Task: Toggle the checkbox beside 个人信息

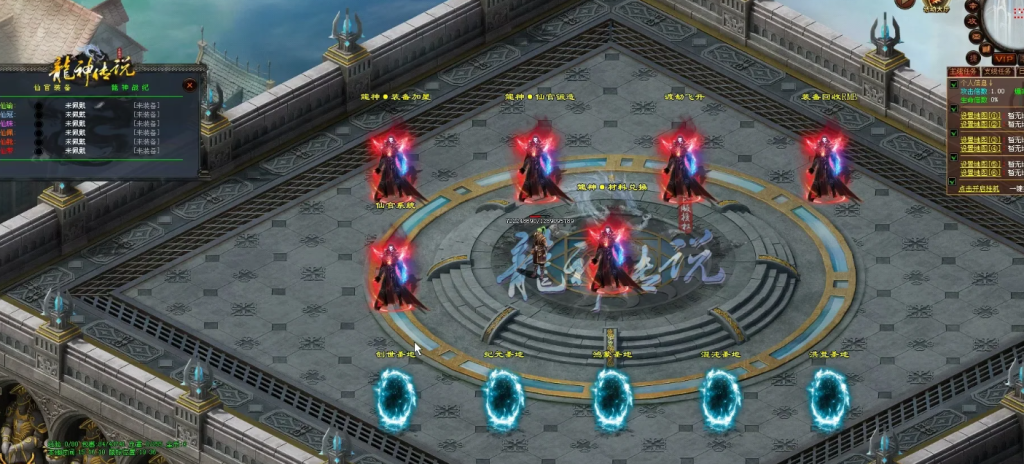Action: click(953, 84)
